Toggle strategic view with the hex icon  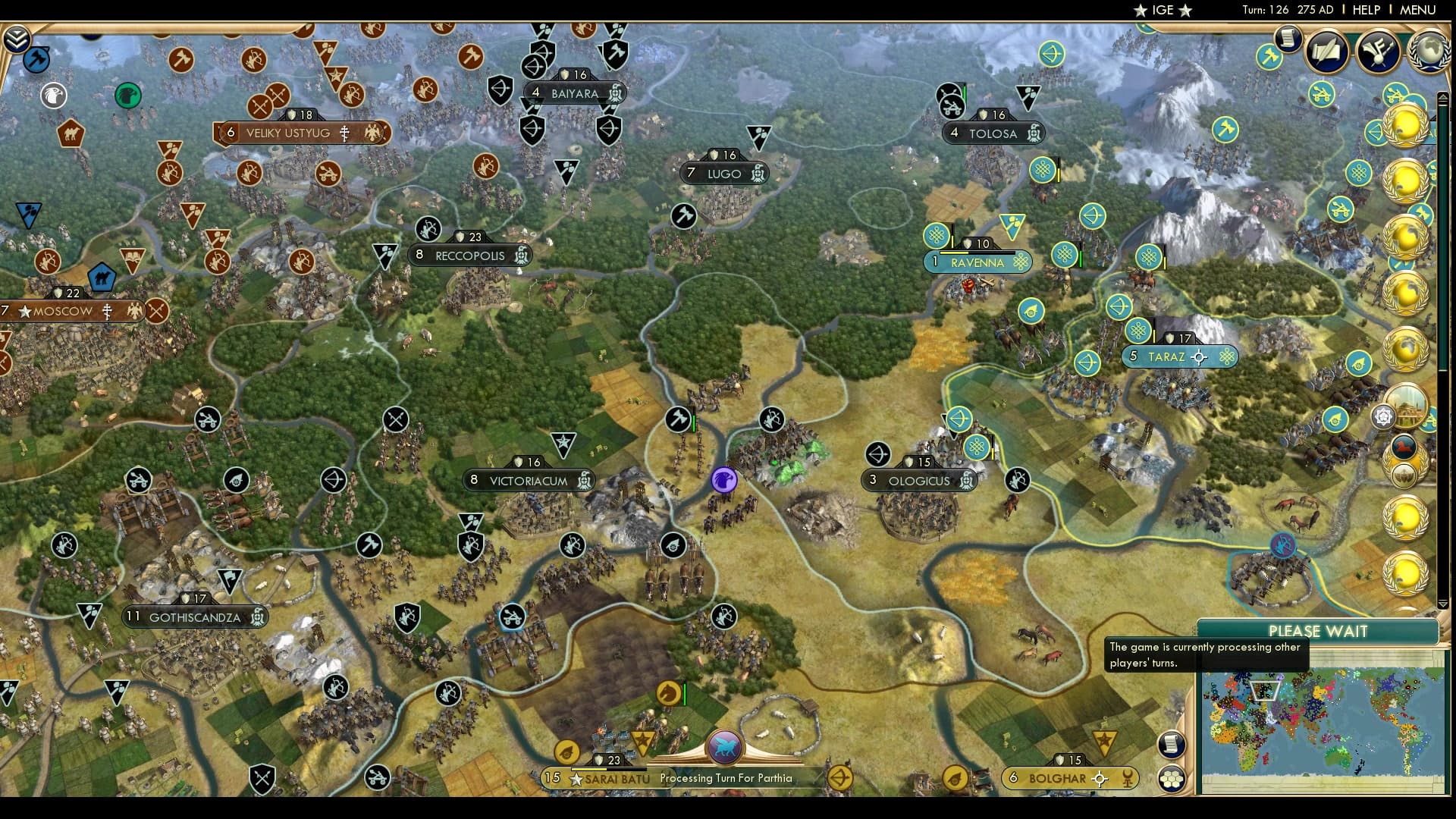click(x=1170, y=779)
